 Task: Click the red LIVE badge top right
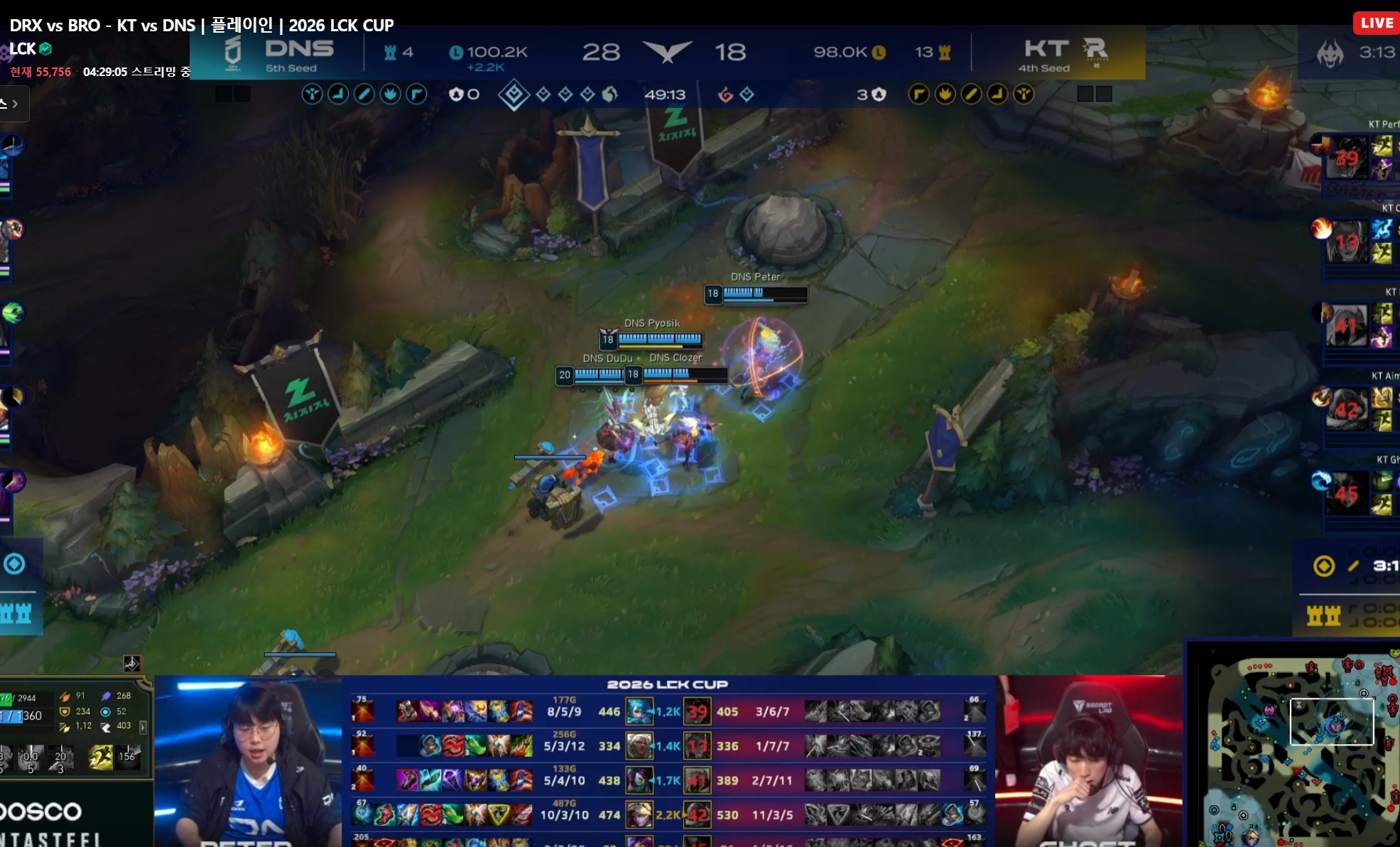coord(1377,22)
